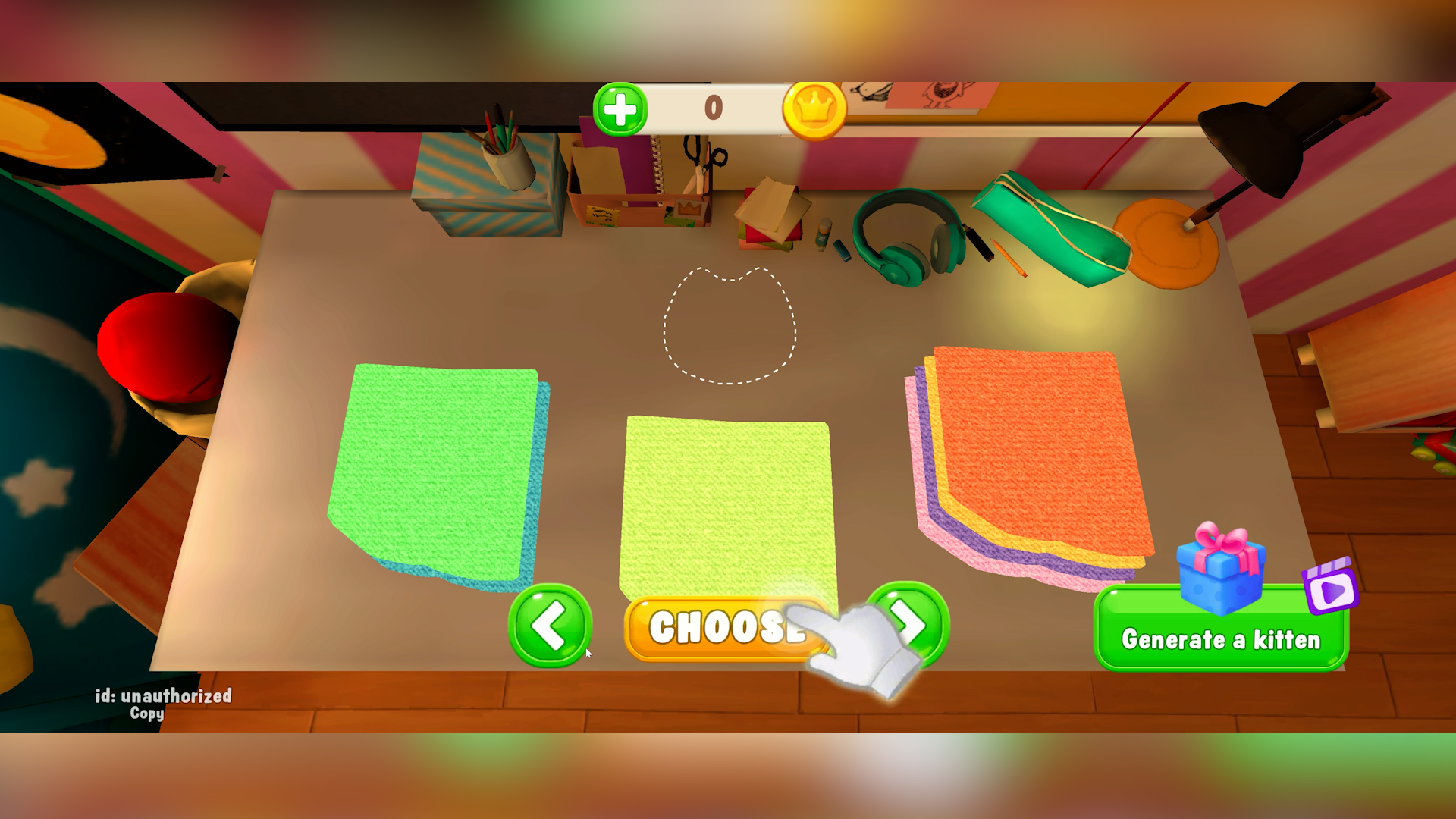Tap the CHOOSE button
This screenshot has width=1456, height=819.
(x=724, y=627)
